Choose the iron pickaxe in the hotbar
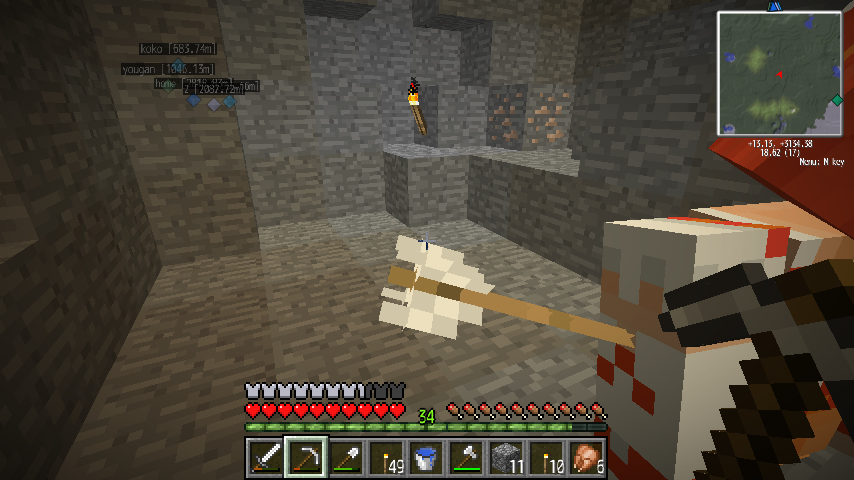 (x=305, y=458)
